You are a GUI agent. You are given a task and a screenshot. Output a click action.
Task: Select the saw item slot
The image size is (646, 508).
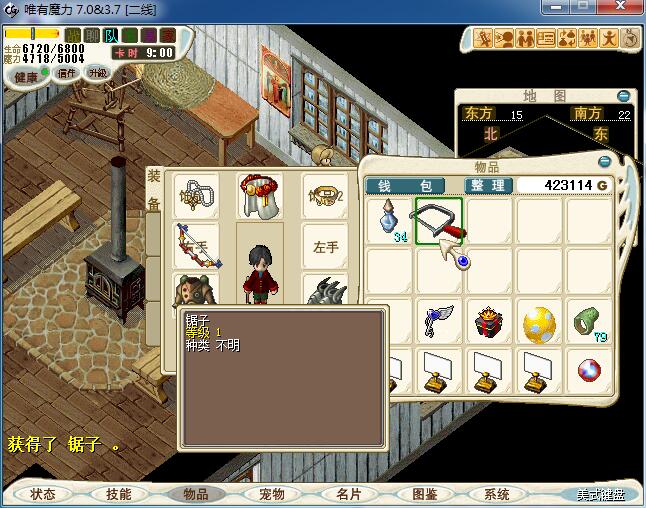pos(439,221)
